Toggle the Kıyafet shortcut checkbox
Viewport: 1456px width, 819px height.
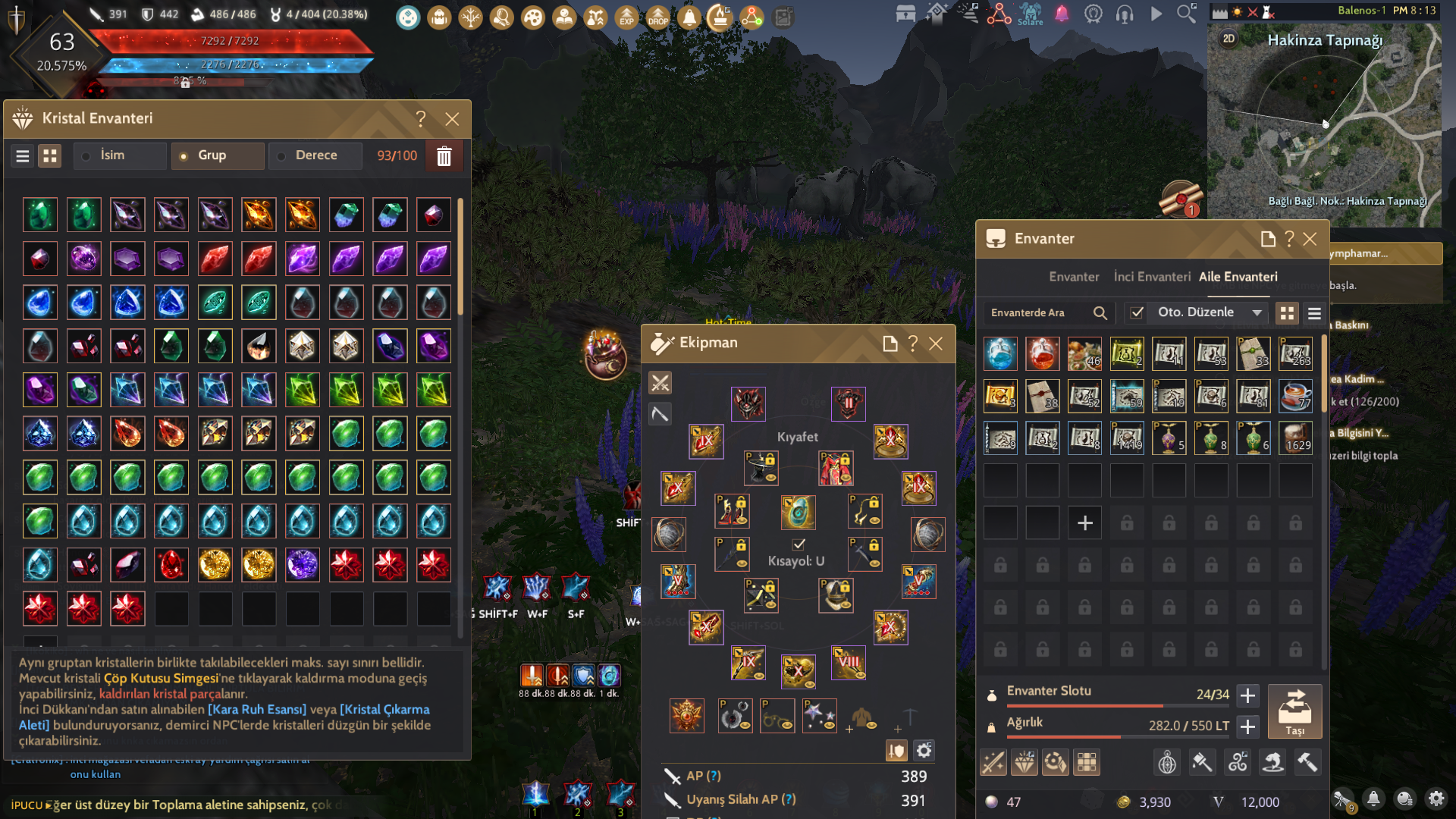pyautogui.click(x=799, y=544)
